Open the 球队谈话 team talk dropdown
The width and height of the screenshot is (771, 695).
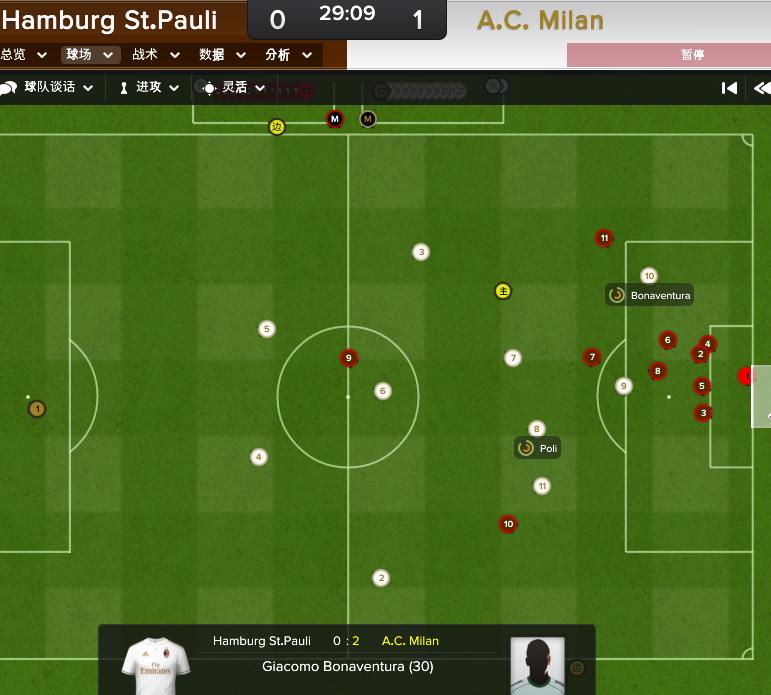click(x=49, y=88)
